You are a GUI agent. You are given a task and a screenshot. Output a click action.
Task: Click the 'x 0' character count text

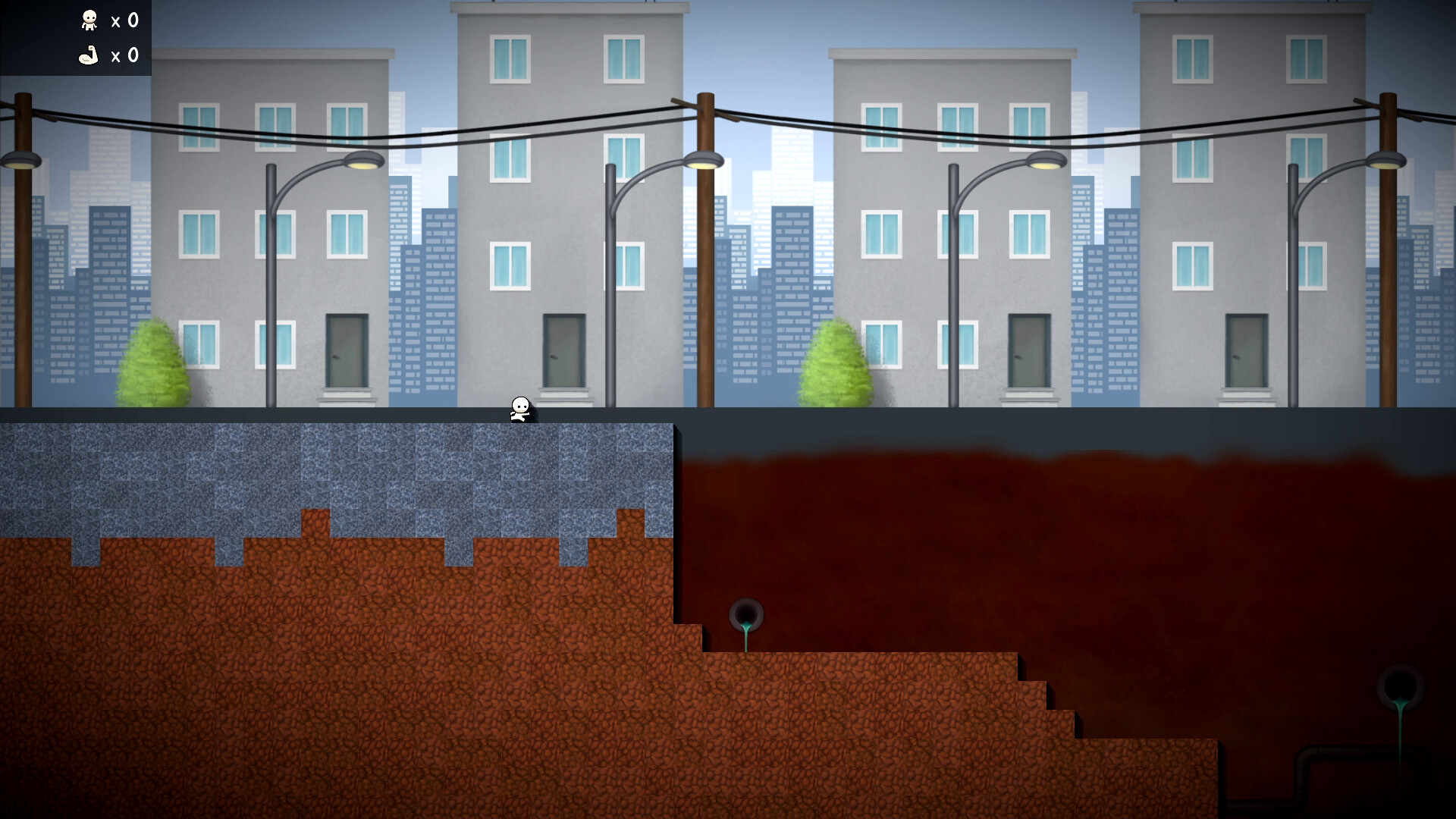[x=124, y=20]
